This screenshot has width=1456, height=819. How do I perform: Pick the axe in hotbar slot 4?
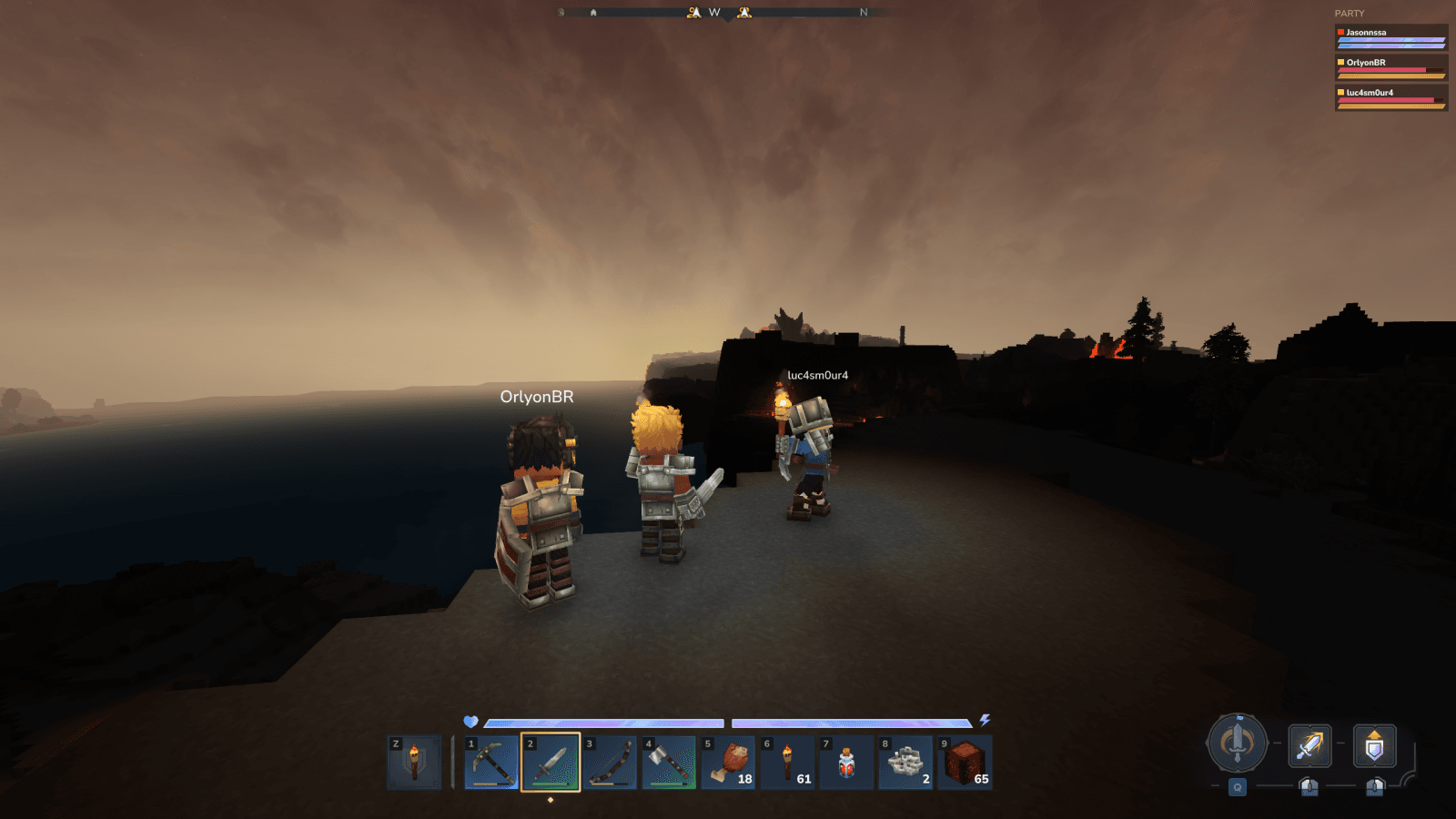[x=672, y=764]
